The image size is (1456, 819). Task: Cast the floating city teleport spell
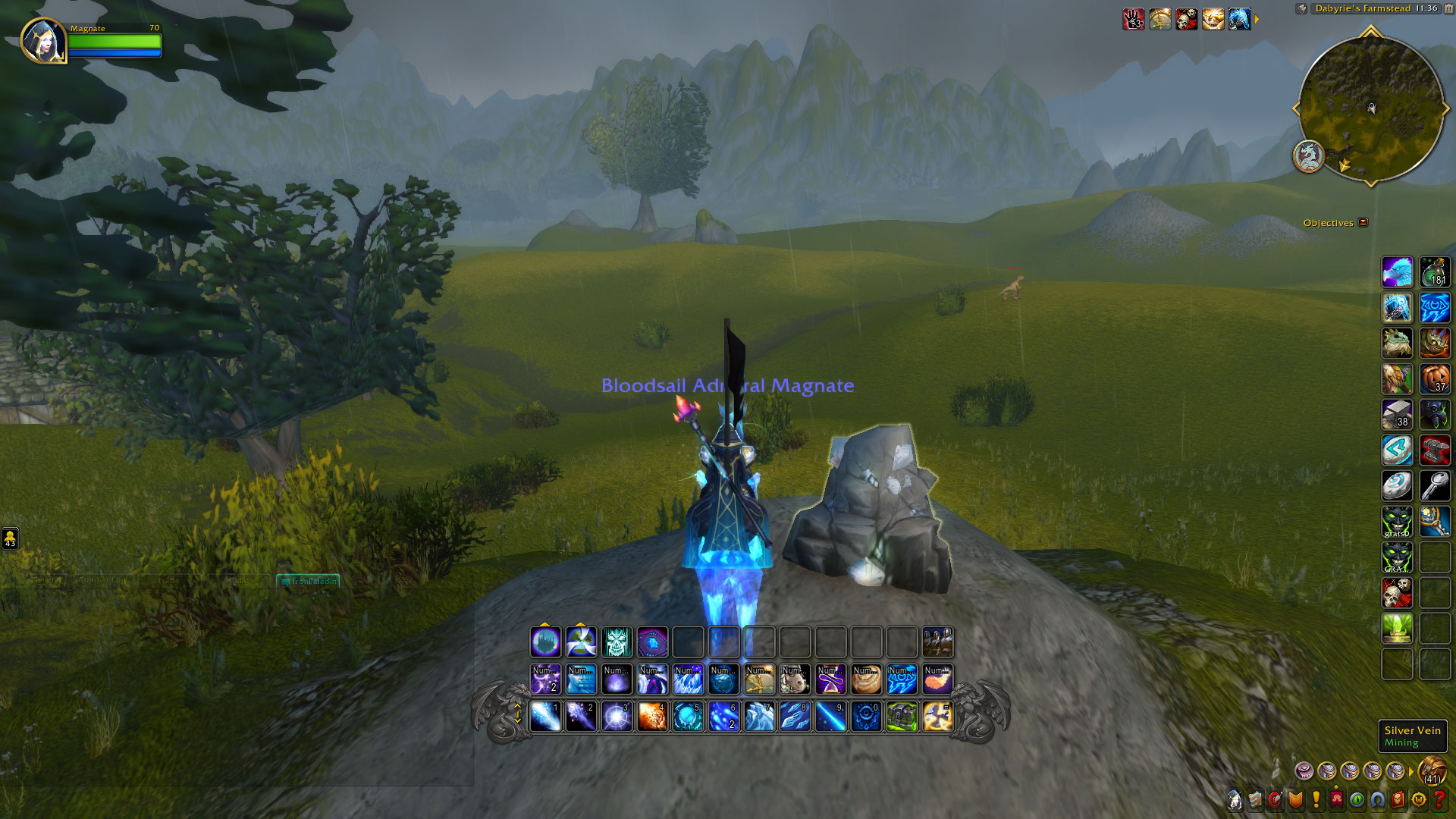545,642
